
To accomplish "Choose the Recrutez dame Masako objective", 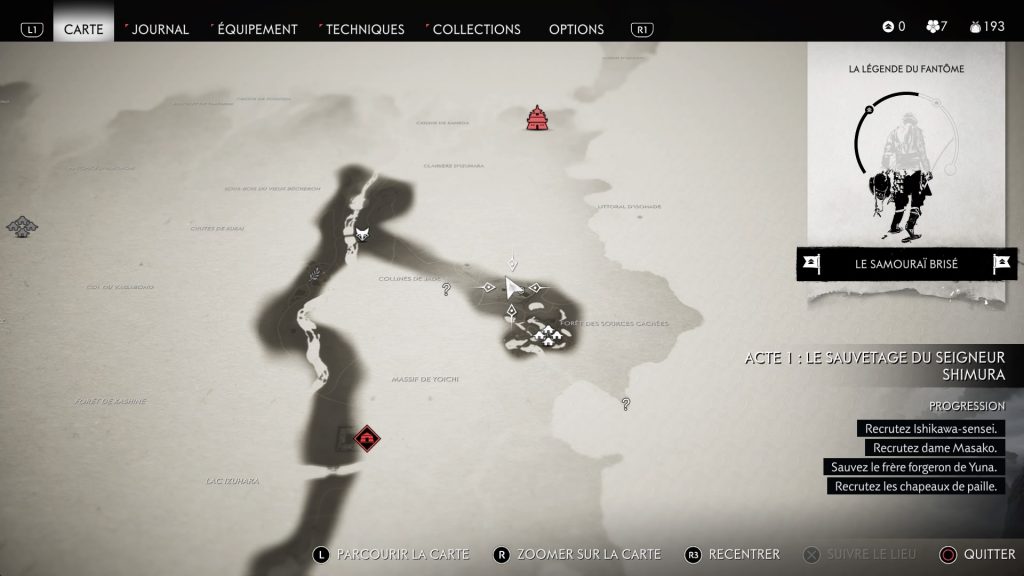I will coord(934,448).
